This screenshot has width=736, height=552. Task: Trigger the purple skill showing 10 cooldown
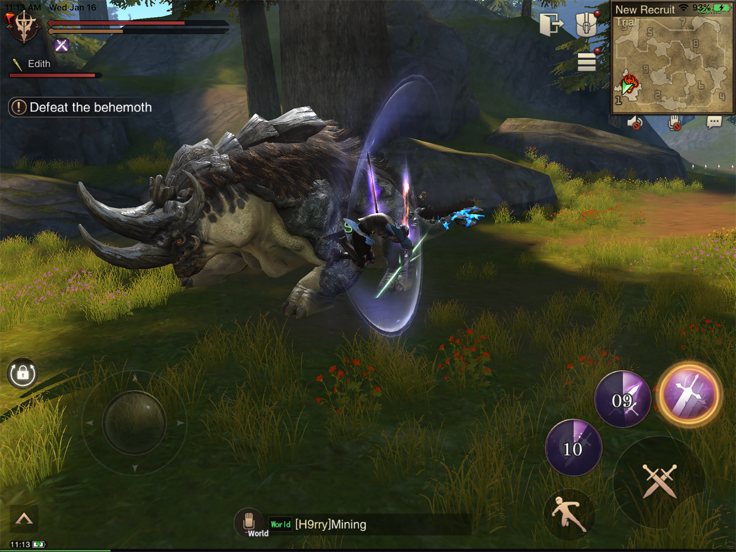tap(573, 447)
